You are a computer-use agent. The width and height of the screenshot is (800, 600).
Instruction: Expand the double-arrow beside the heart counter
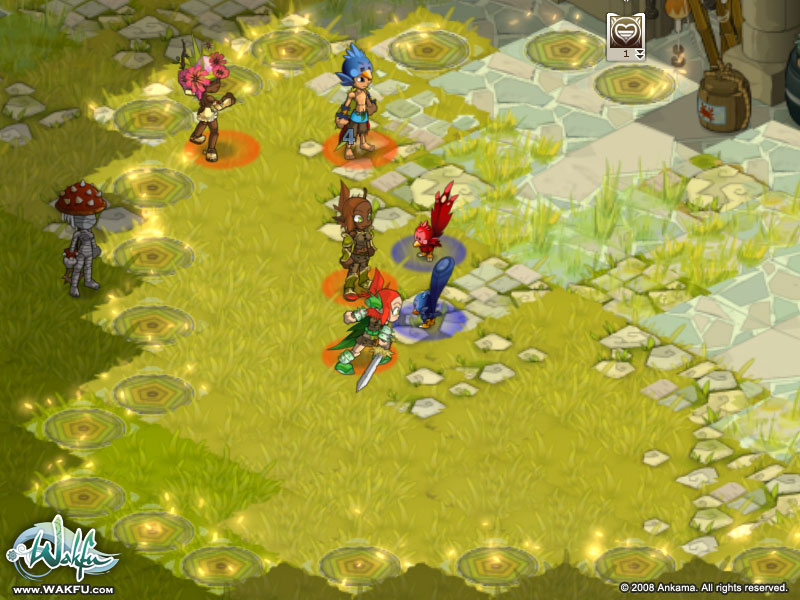pyautogui.click(x=640, y=54)
